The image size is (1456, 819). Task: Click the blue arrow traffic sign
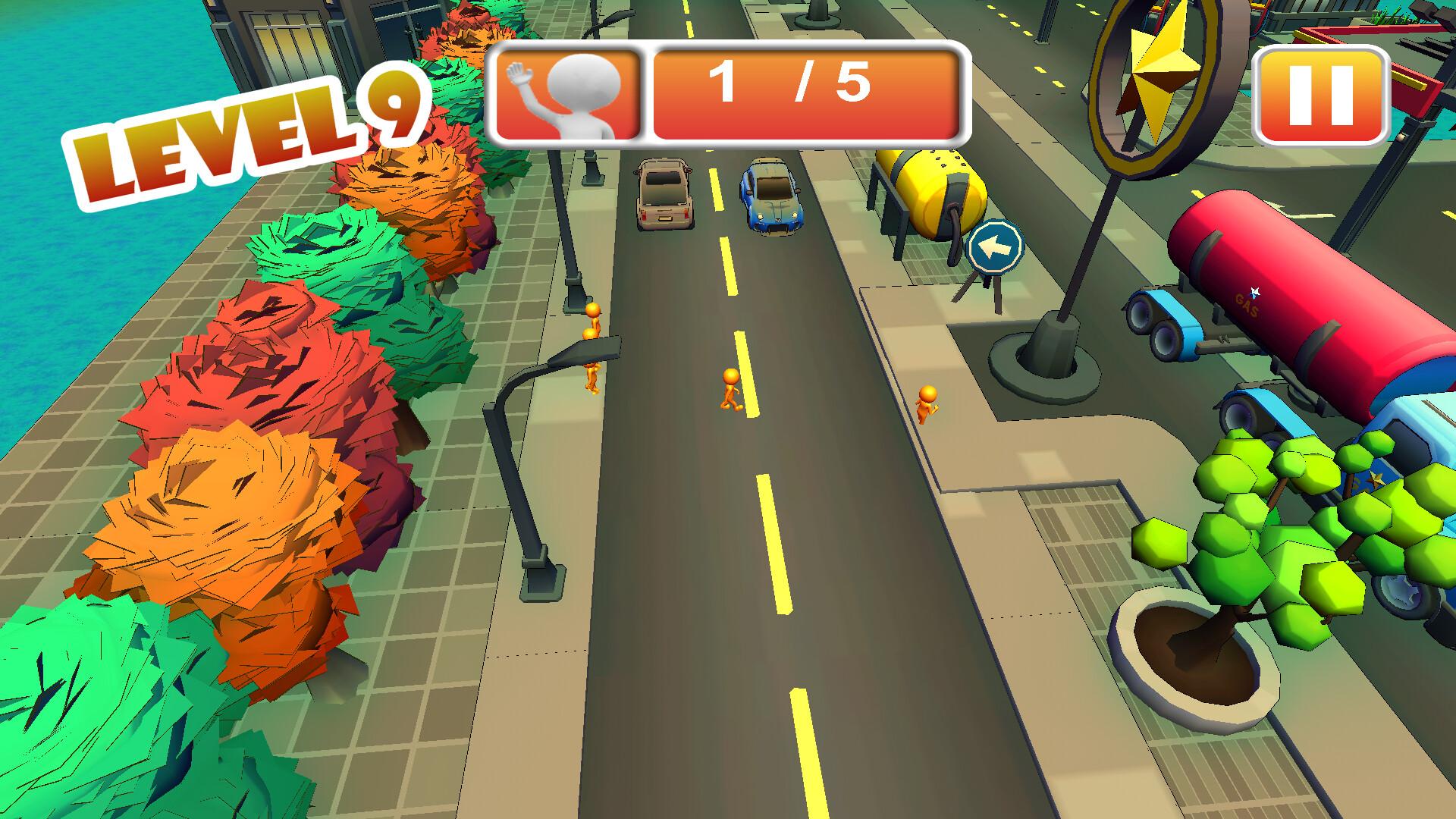(996, 247)
